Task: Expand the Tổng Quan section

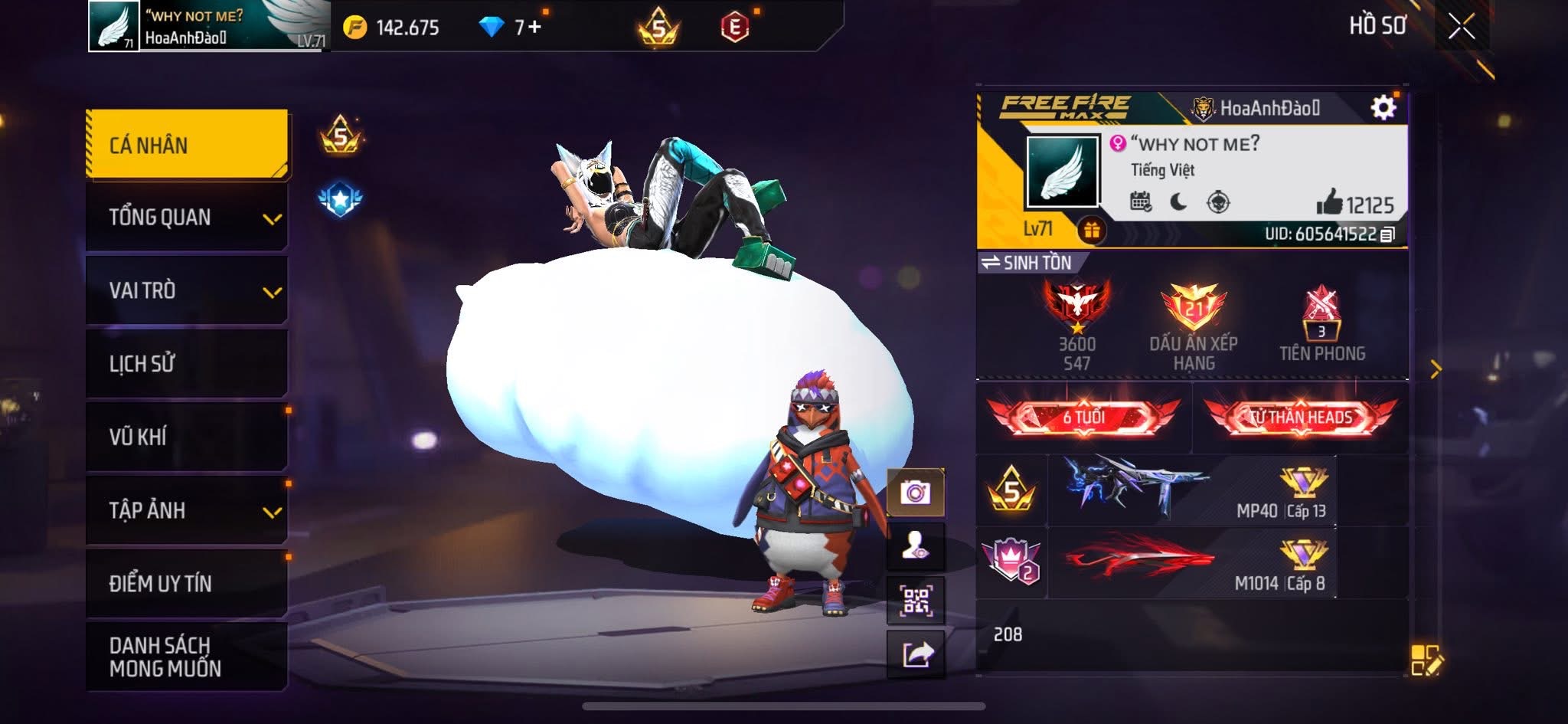Action: (x=187, y=218)
